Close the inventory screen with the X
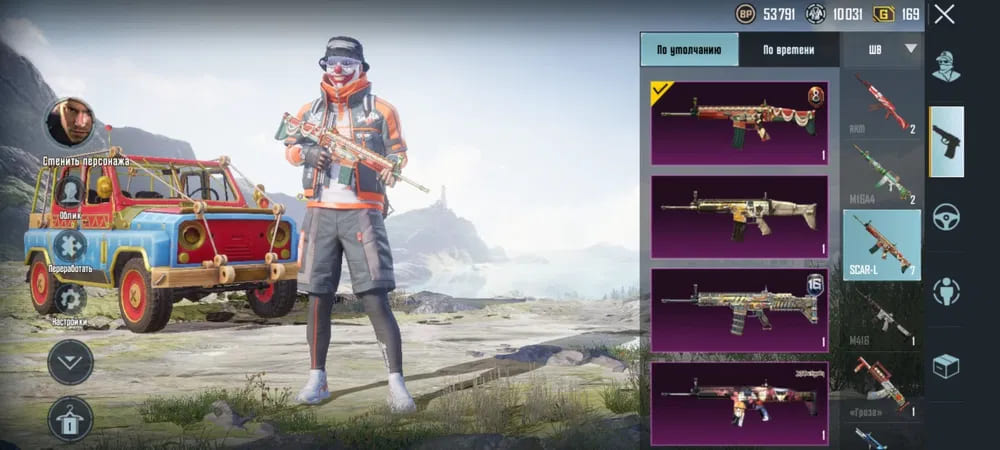 (944, 14)
